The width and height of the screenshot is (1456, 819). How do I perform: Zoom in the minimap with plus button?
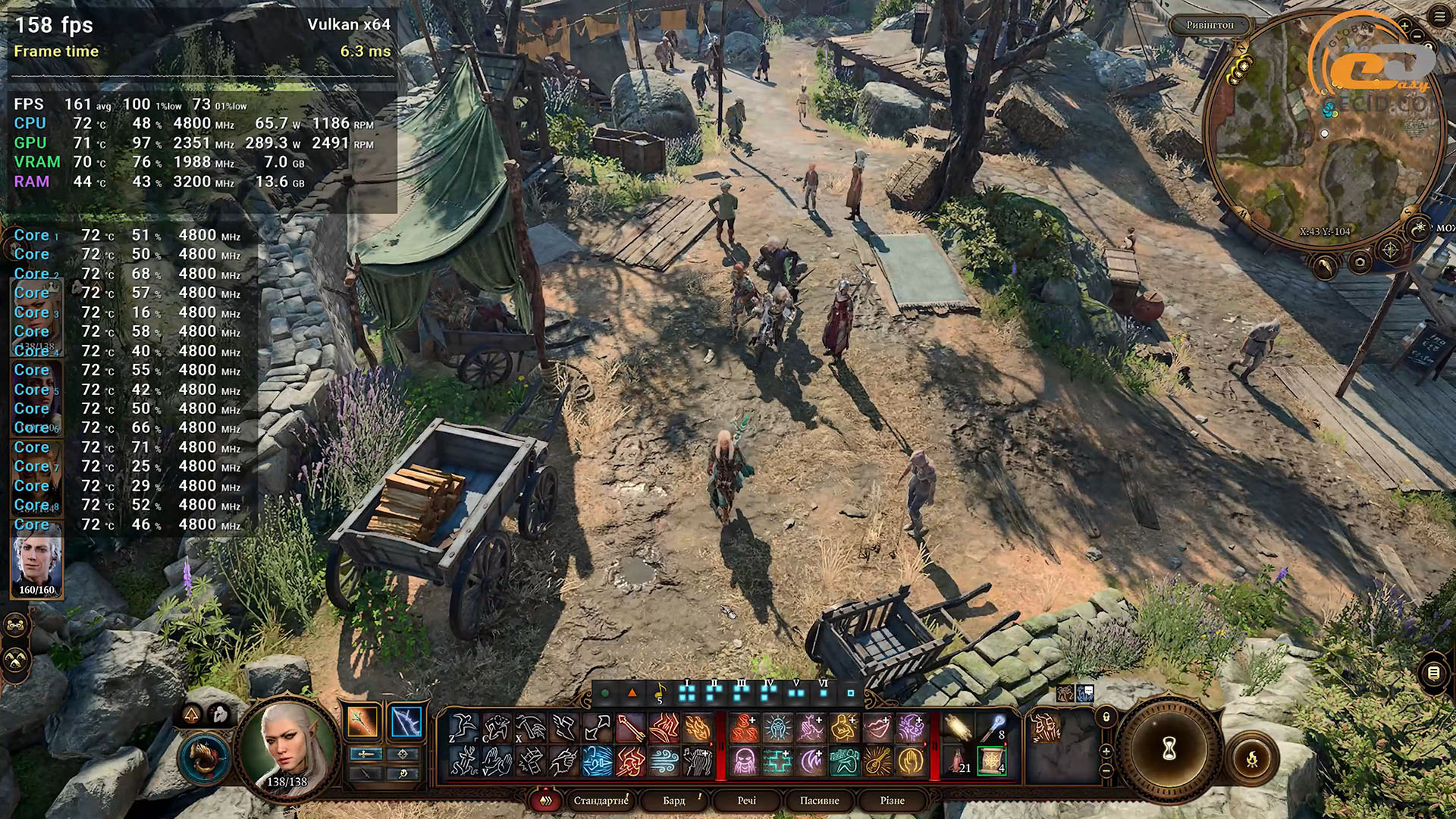tap(1404, 26)
